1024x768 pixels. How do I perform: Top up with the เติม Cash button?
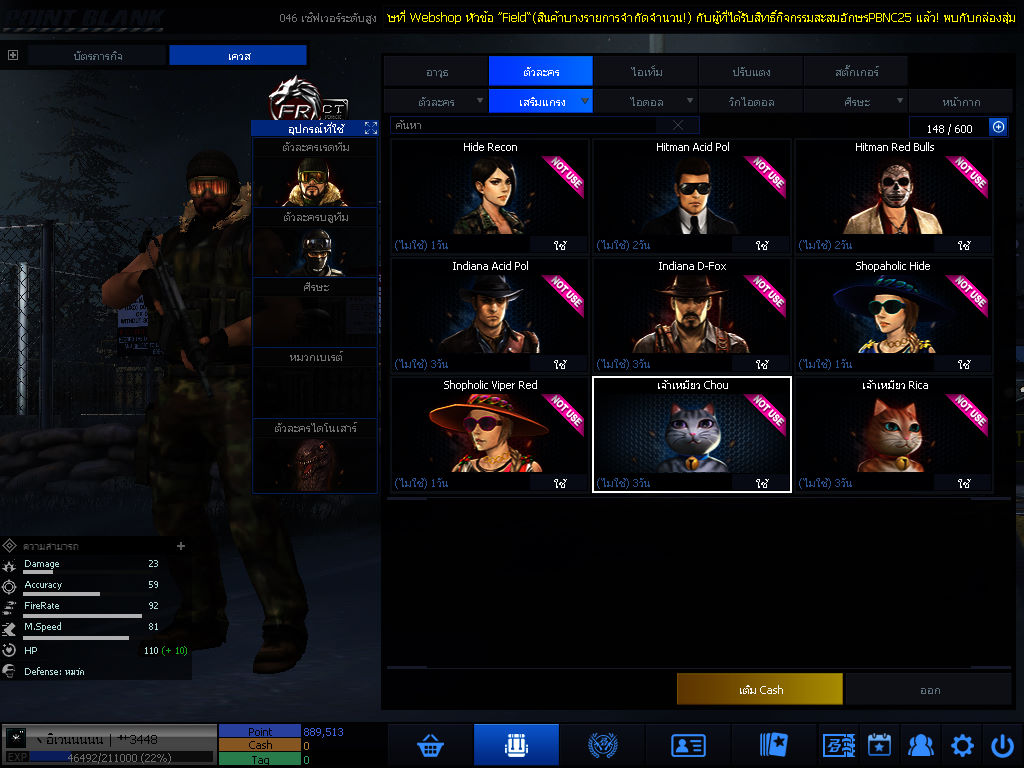tap(759, 689)
